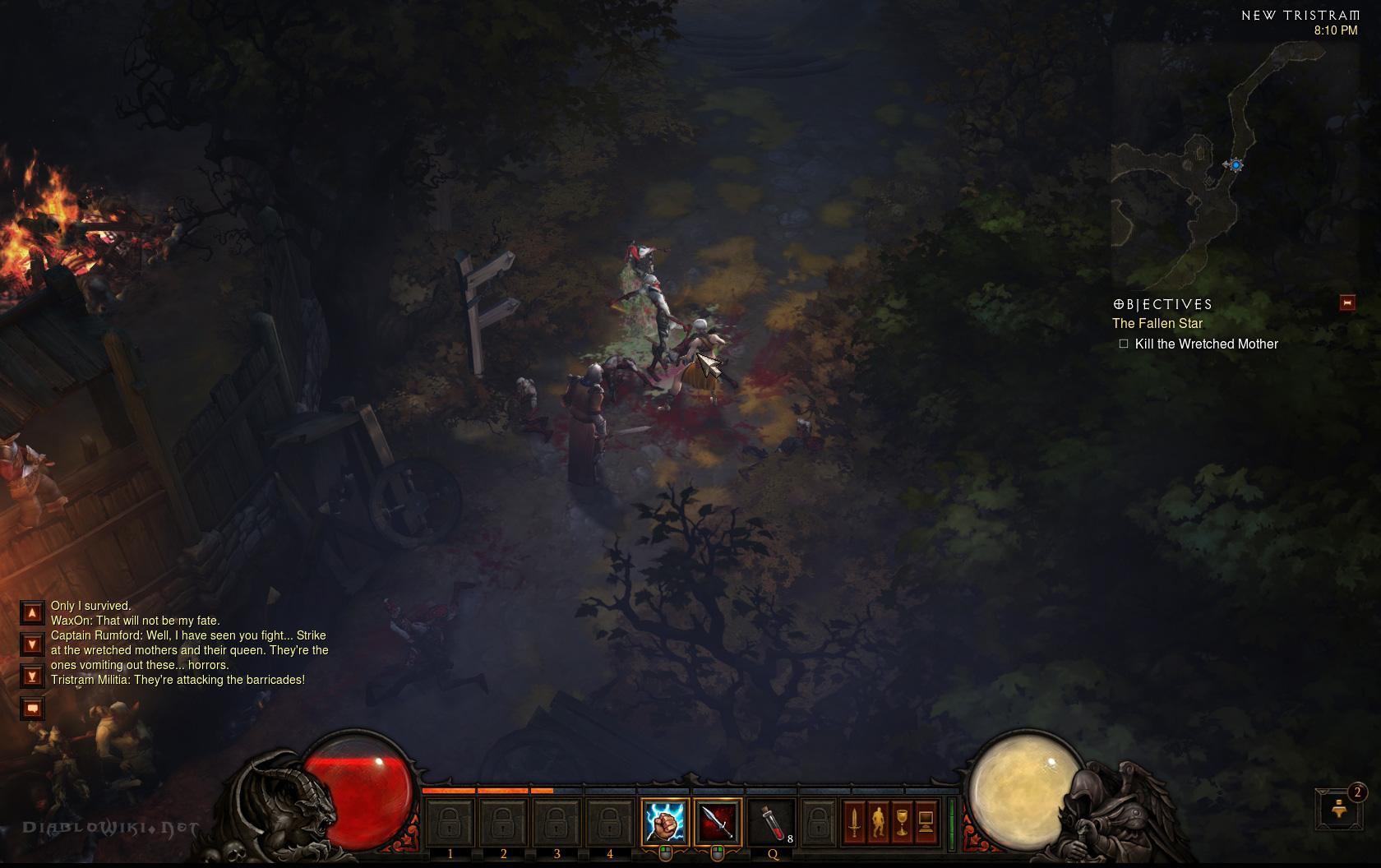Open the computer monitor game menu
Image resolution: width=1381 pixels, height=868 pixels.
pos(926,822)
